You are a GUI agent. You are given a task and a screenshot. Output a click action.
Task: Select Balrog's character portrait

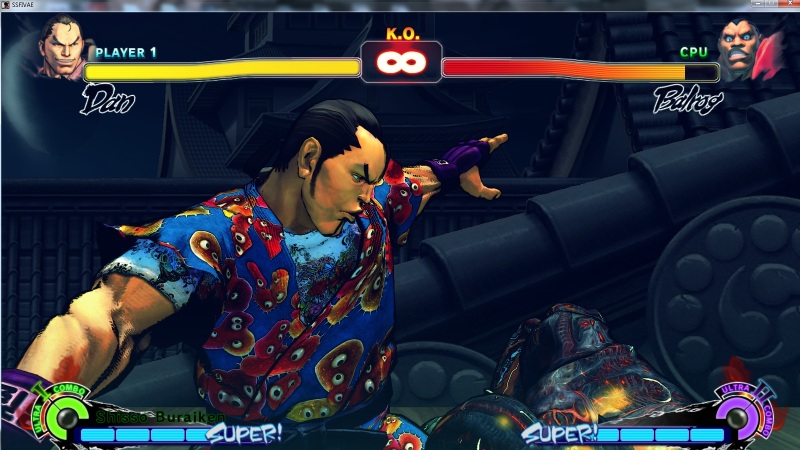coord(742,51)
